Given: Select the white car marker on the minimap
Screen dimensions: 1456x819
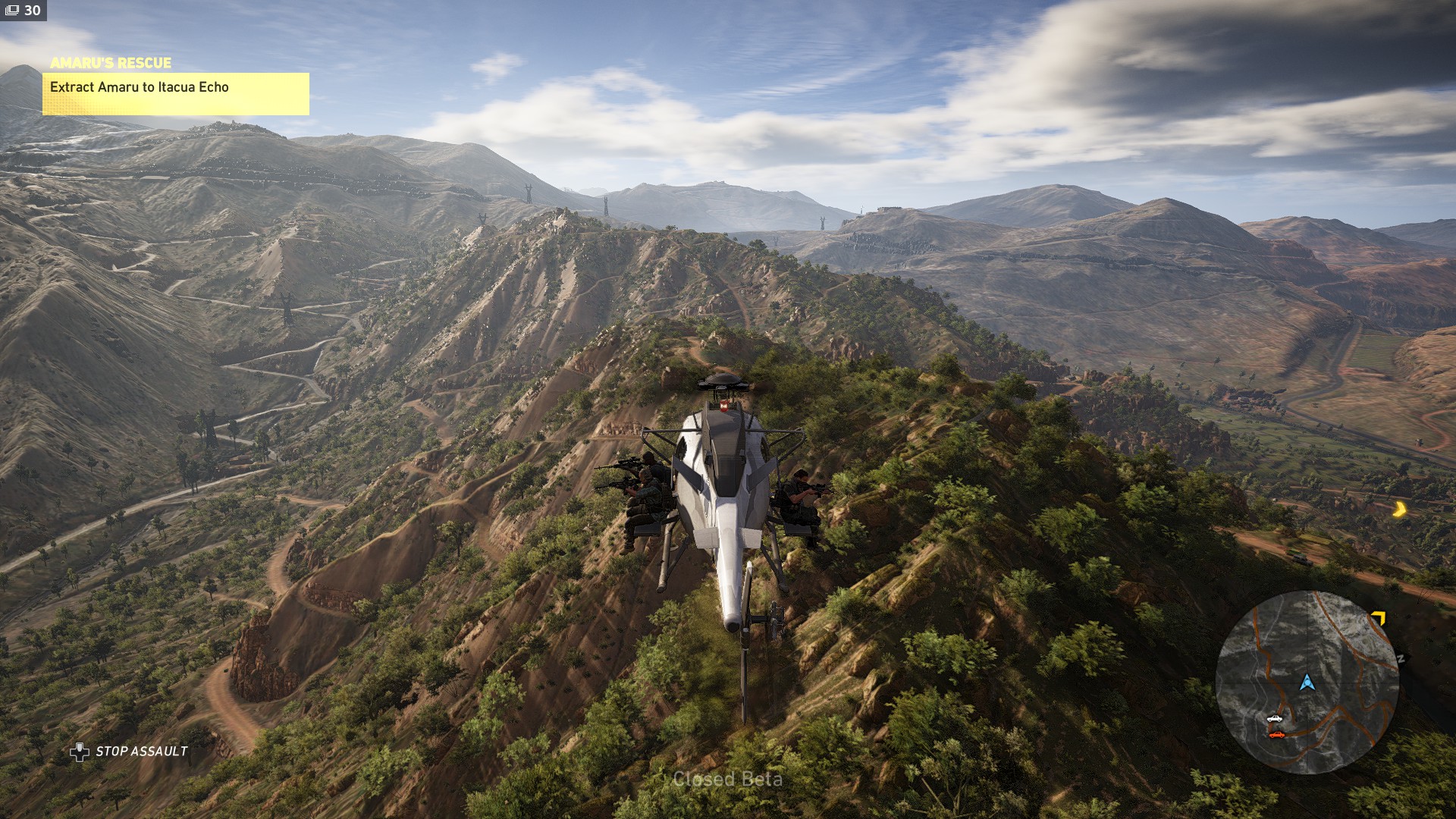Looking at the screenshot, I should [x=1275, y=718].
